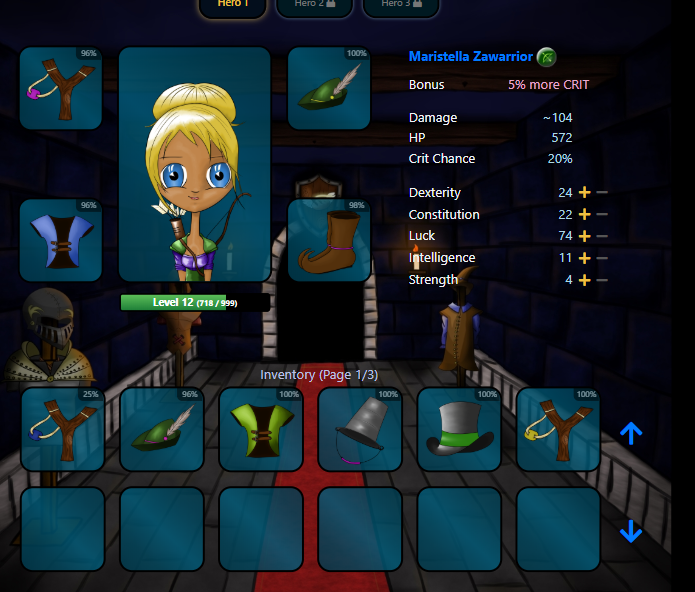The width and height of the screenshot is (695, 592).
Task: Choose the grey top hat with green band
Action: pyautogui.click(x=458, y=429)
